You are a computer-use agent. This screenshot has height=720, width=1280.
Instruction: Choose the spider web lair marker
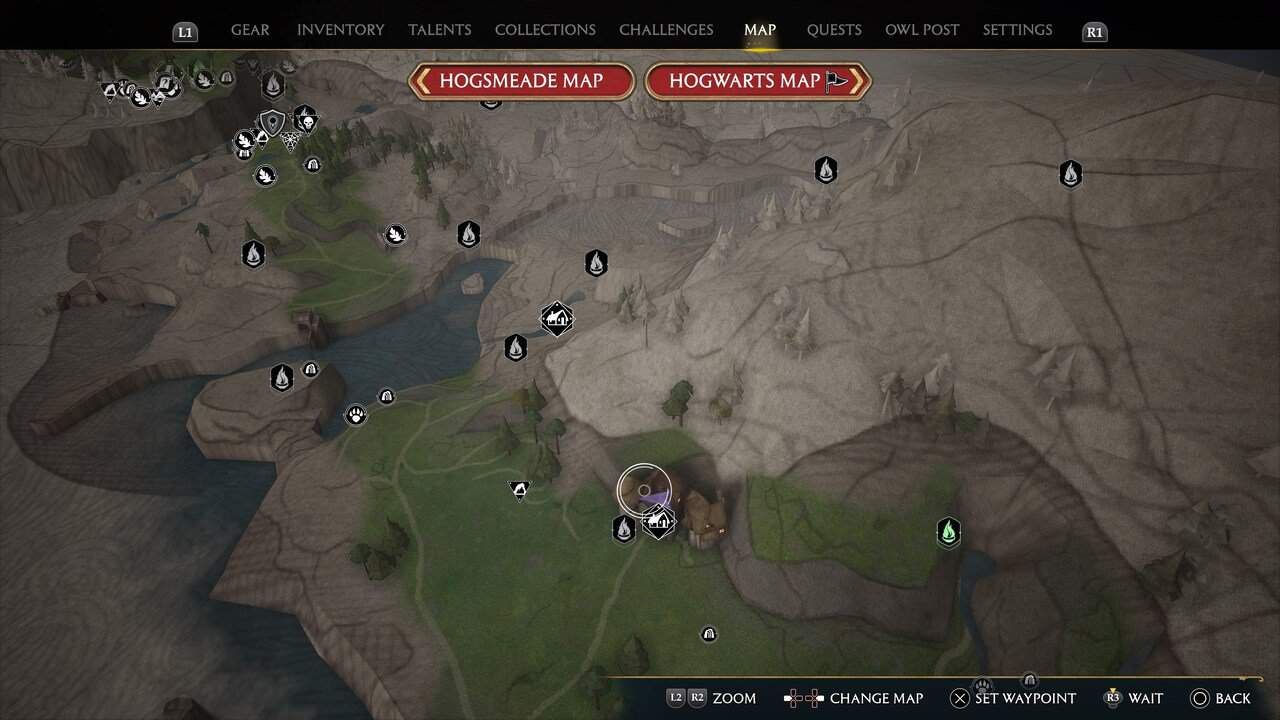tap(291, 141)
